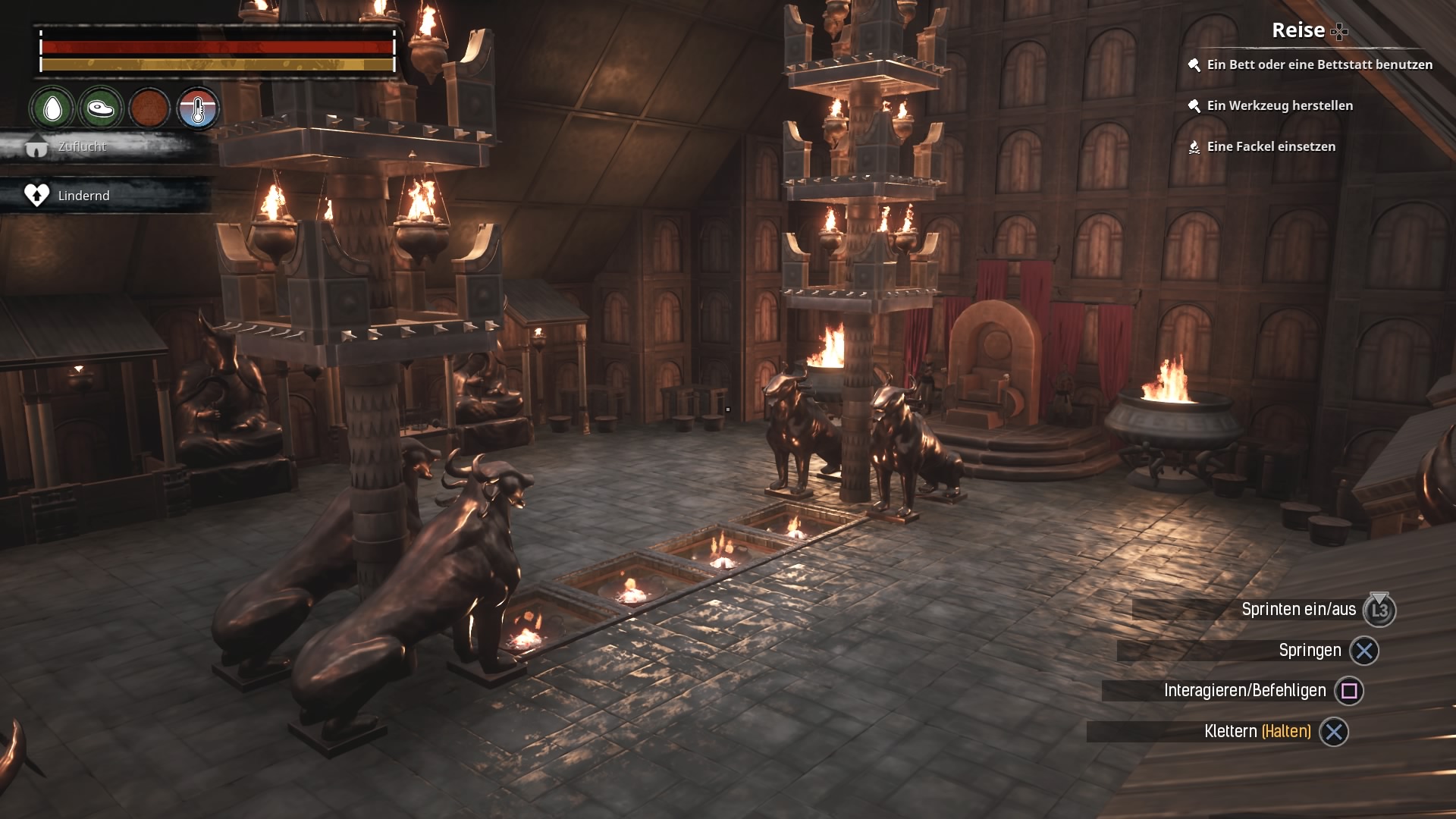The height and width of the screenshot is (819, 1456).
Task: Click the water drop thirst icon
Action: tap(52, 109)
